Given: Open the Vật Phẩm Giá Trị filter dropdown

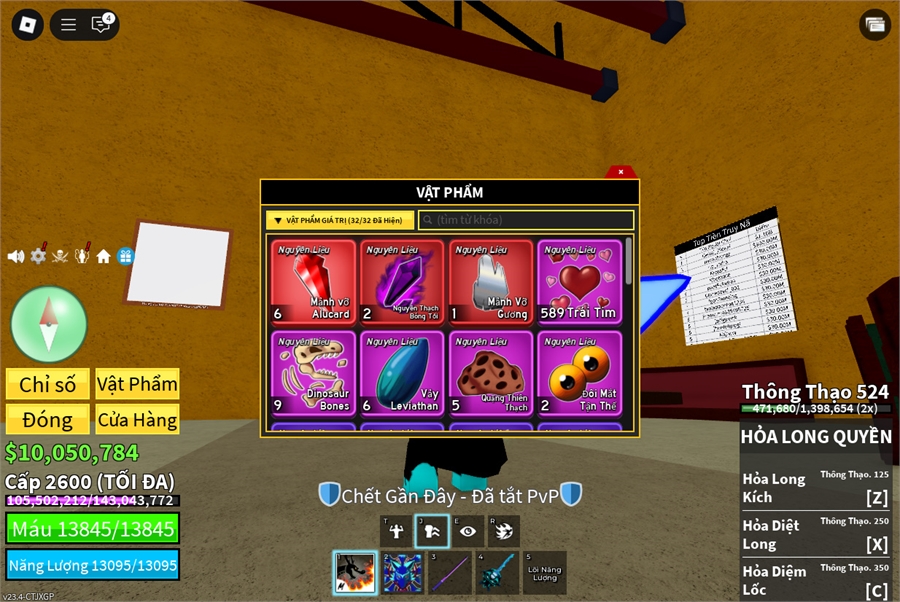Looking at the screenshot, I should click(340, 220).
